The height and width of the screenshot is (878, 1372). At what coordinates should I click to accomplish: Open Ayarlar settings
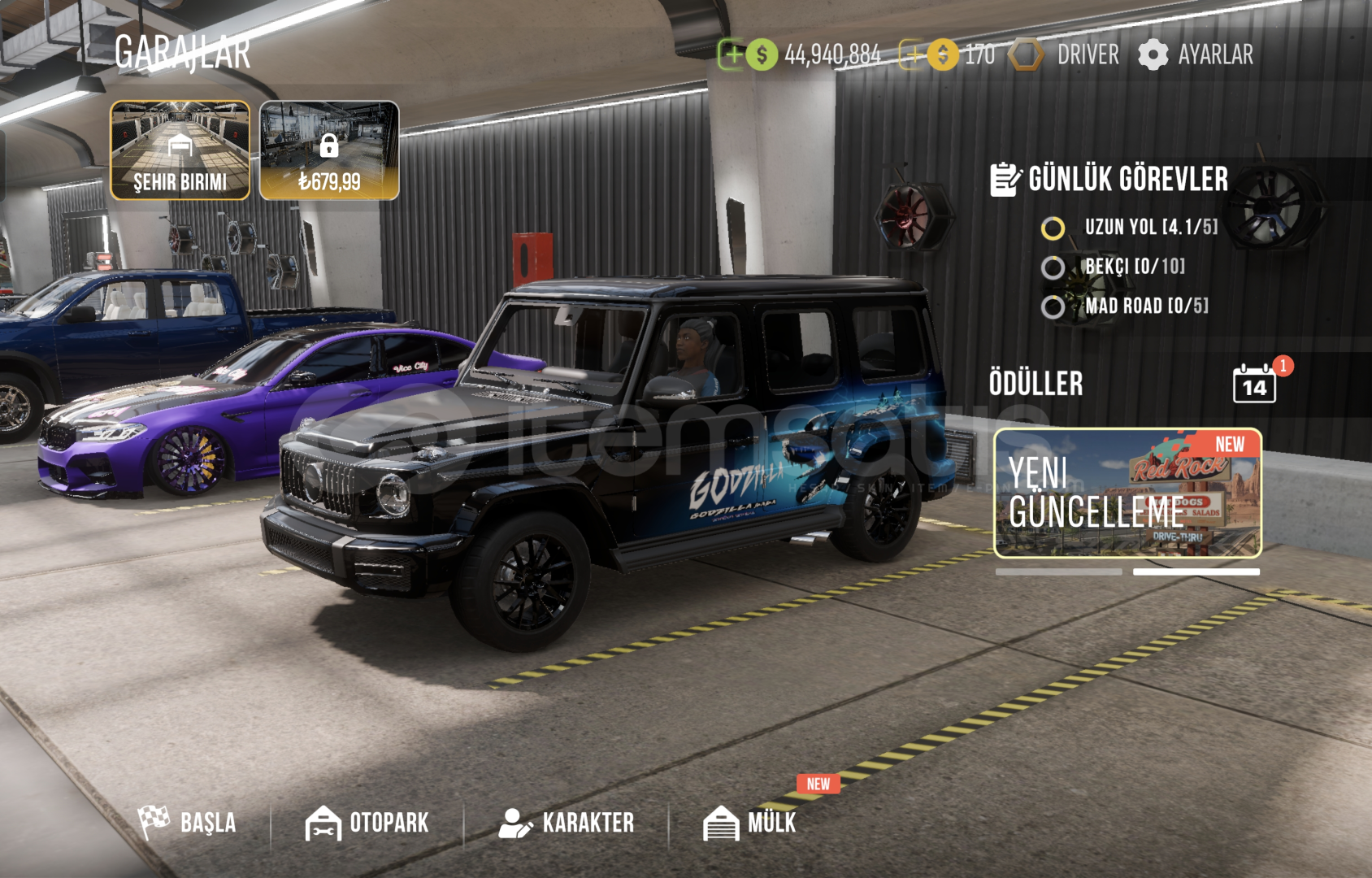[x=1196, y=54]
